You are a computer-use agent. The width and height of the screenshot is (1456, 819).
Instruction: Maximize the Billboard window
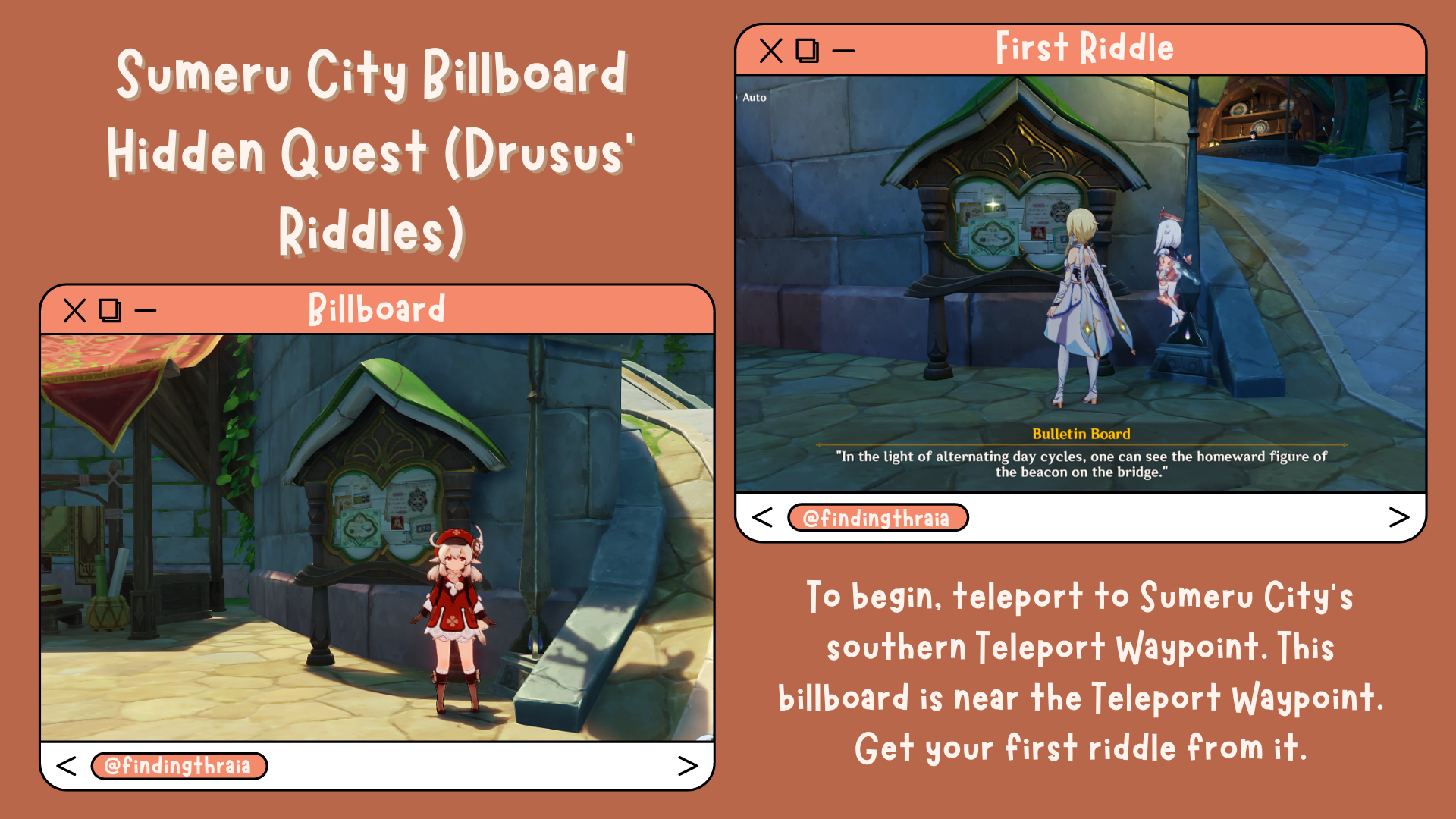click(111, 309)
